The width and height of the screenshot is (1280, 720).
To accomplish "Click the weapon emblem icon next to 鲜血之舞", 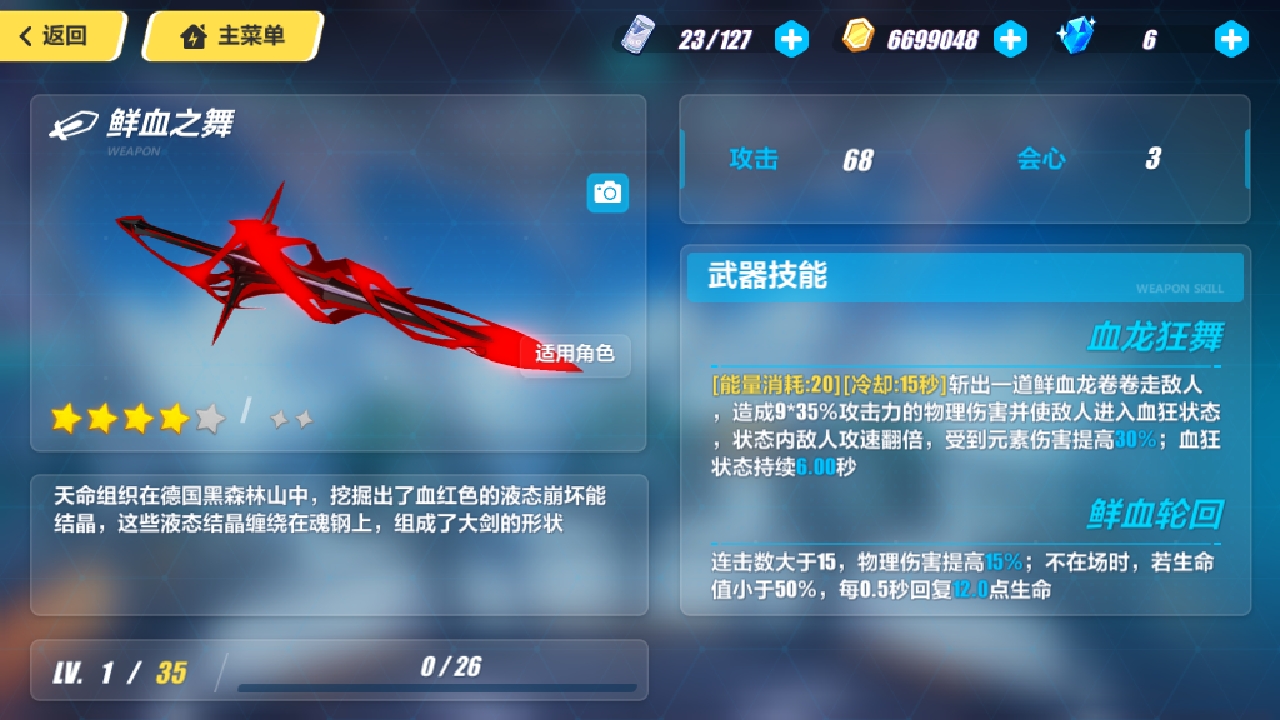I will coord(72,126).
